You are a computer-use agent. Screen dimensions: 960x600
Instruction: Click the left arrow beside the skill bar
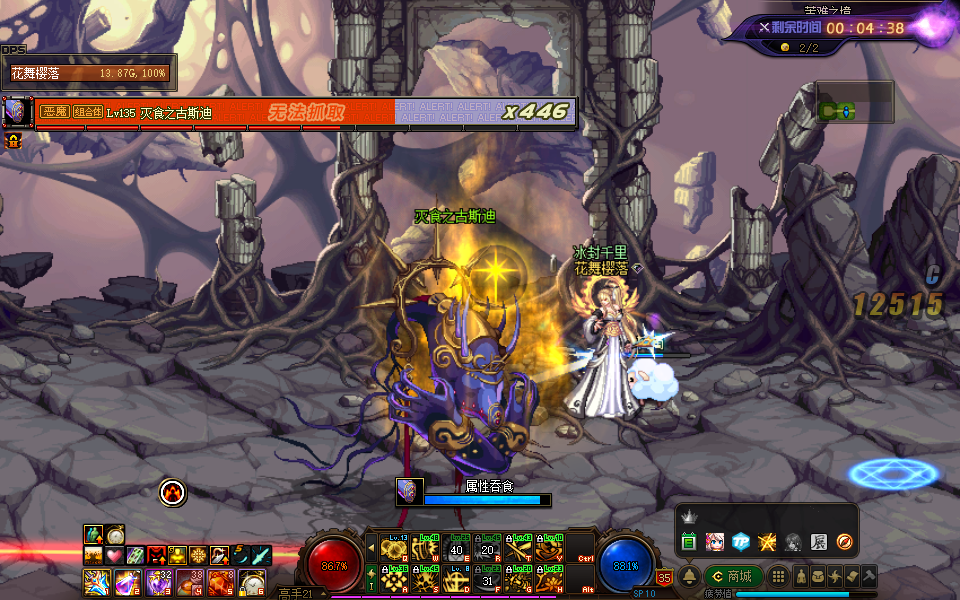[x=371, y=549]
